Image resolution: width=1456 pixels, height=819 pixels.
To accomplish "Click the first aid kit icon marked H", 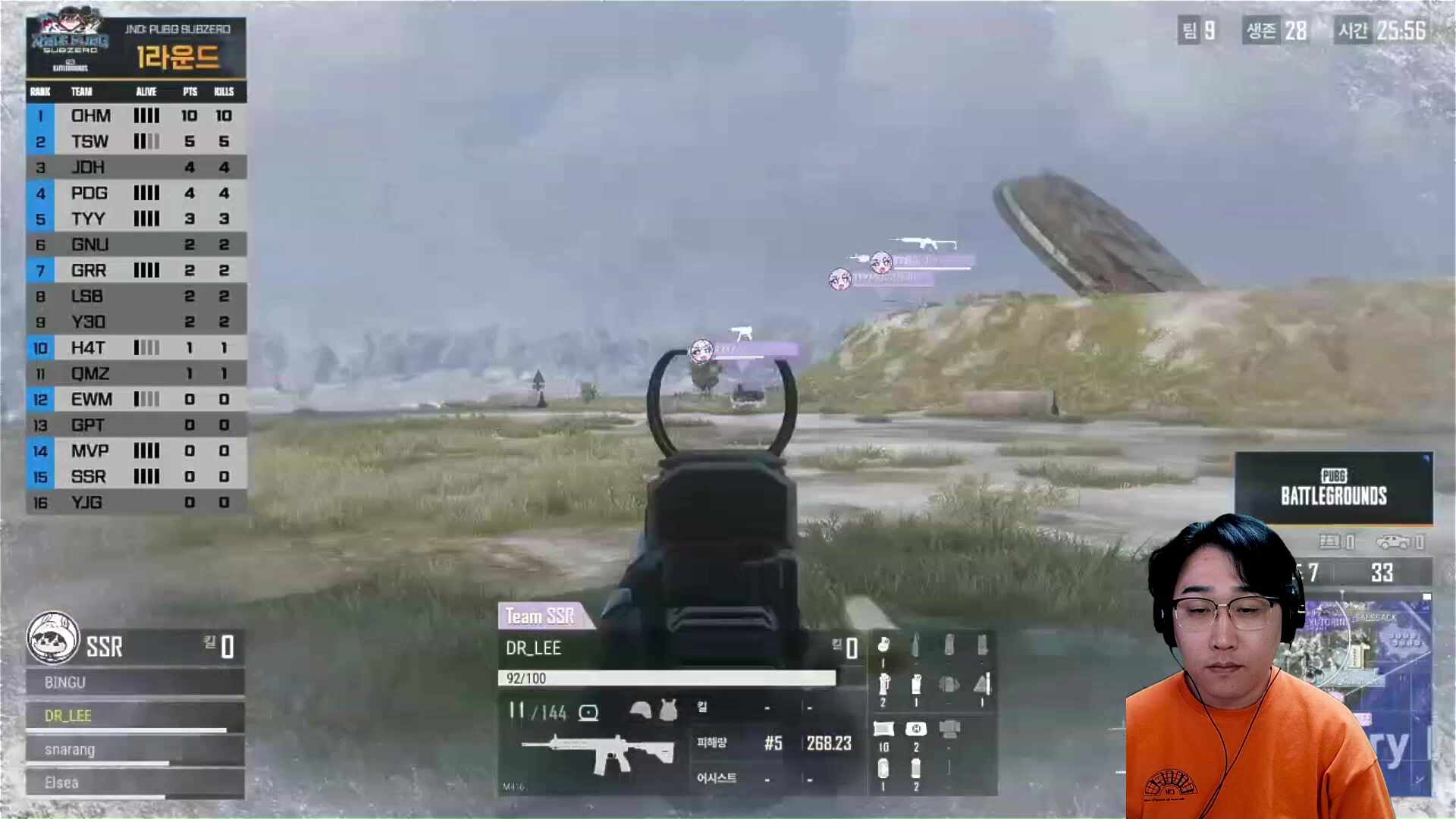I will tap(917, 728).
